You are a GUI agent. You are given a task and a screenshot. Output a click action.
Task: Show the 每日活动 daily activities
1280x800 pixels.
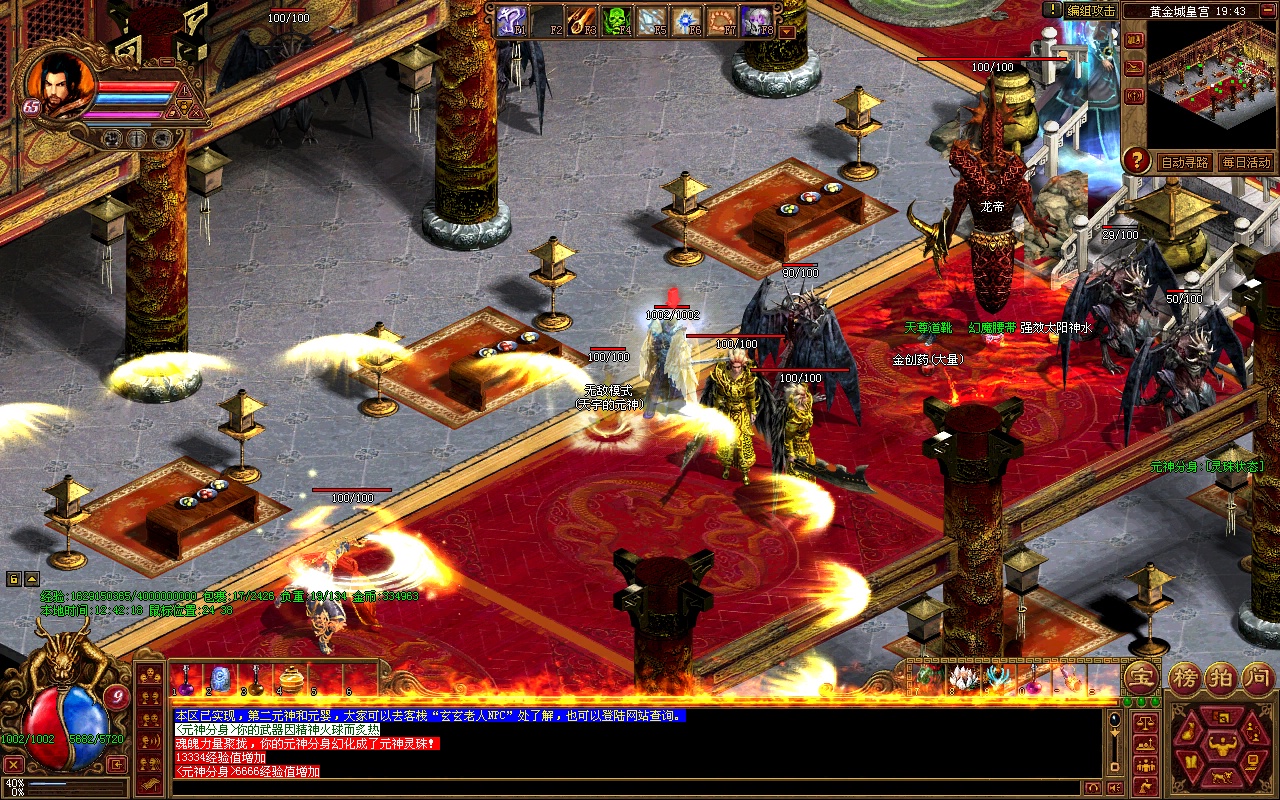[1245, 162]
